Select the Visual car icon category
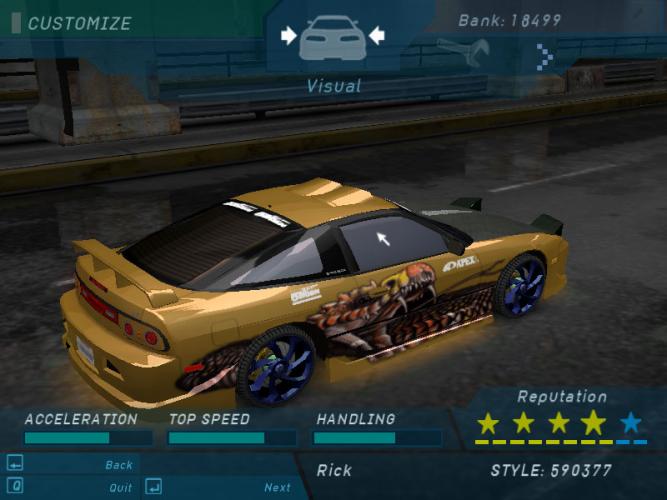Image resolution: width=667 pixels, height=500 pixels. coord(332,38)
